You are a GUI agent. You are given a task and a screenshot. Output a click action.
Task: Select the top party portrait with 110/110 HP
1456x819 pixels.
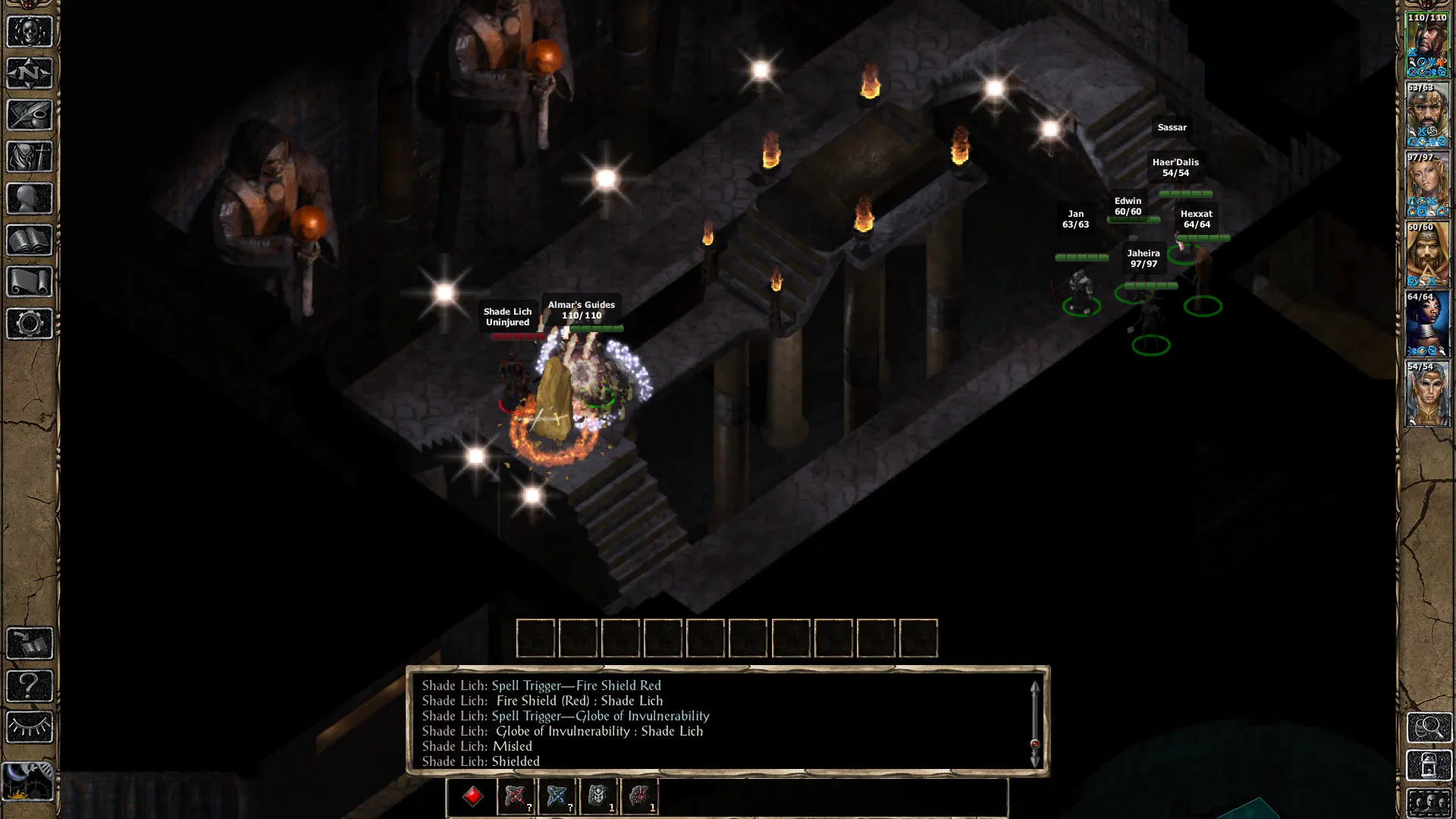click(x=1427, y=44)
